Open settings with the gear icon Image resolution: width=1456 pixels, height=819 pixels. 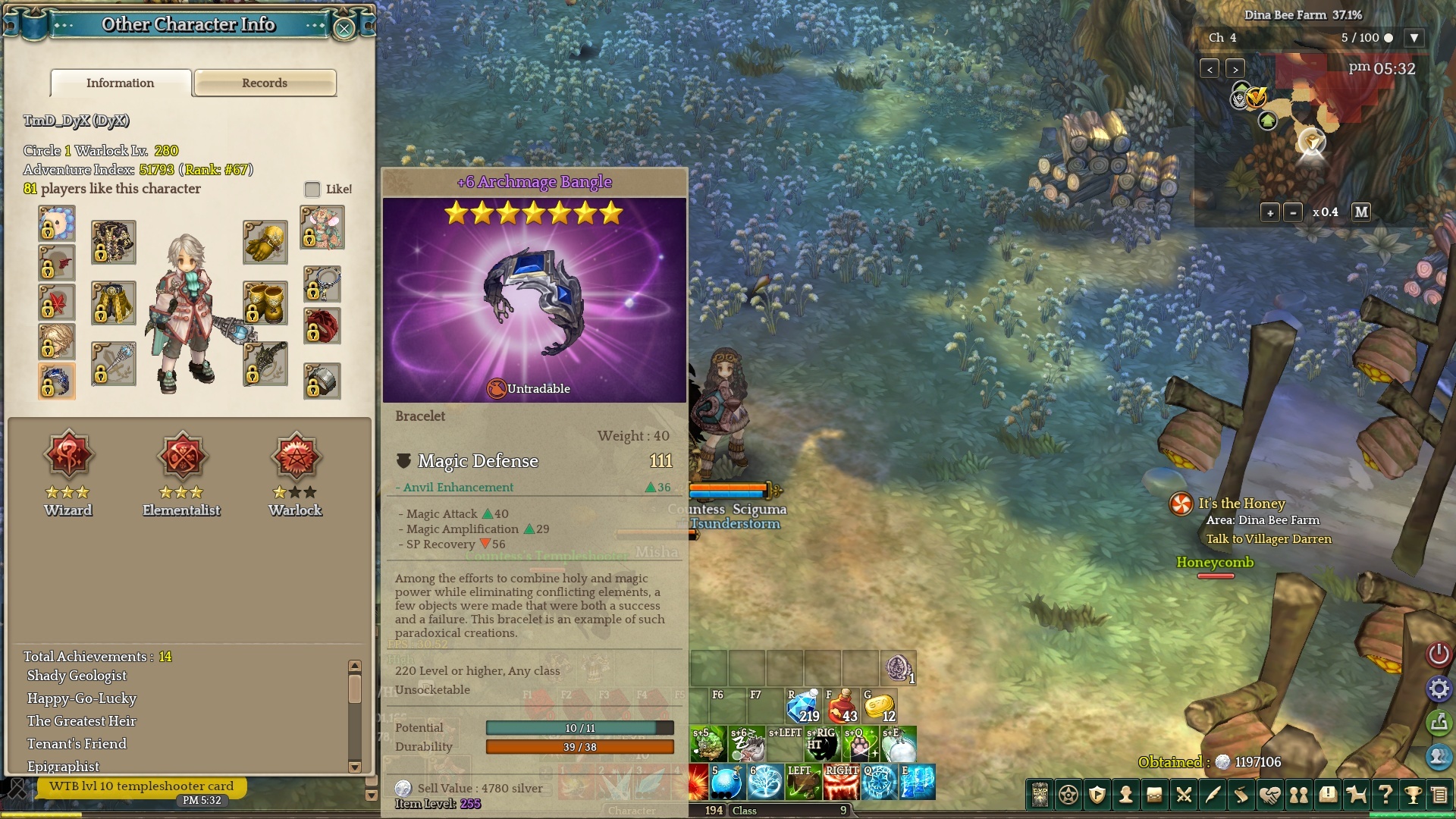click(x=1439, y=689)
